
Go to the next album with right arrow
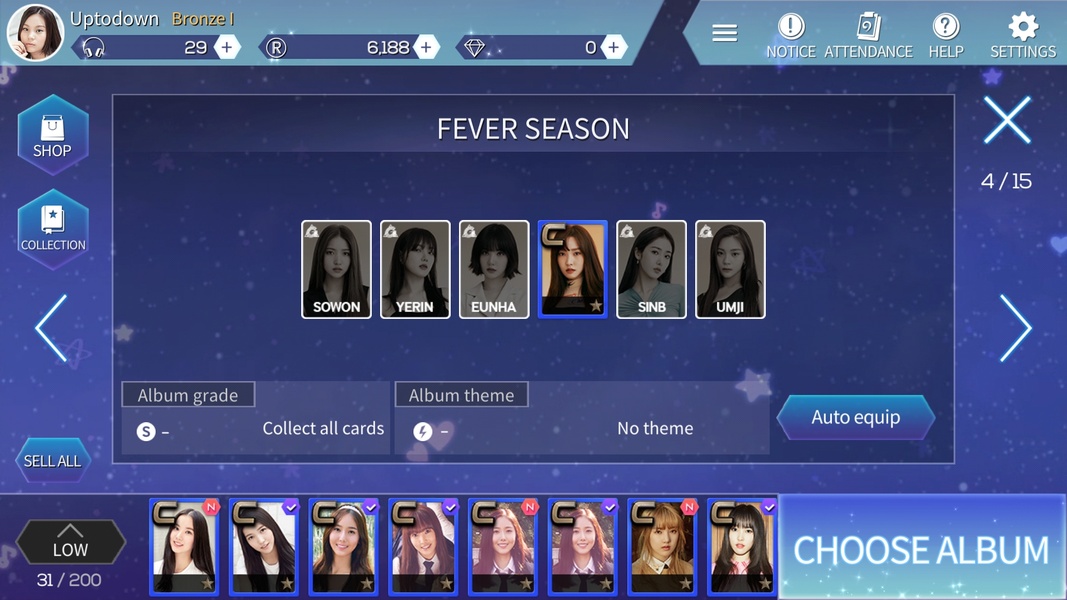pos(1014,327)
